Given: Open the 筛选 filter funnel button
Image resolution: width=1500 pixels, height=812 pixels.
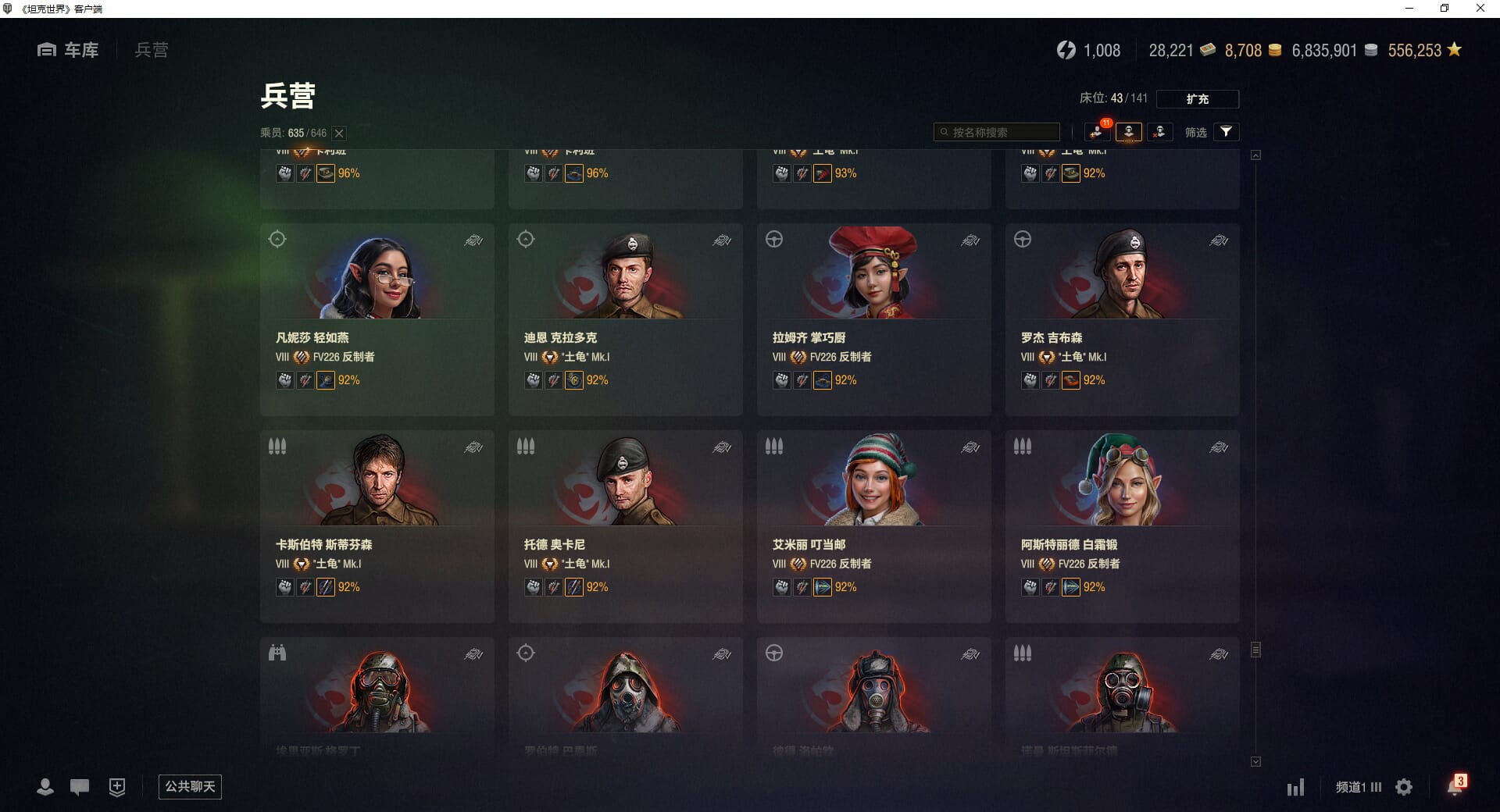Looking at the screenshot, I should [x=1226, y=132].
